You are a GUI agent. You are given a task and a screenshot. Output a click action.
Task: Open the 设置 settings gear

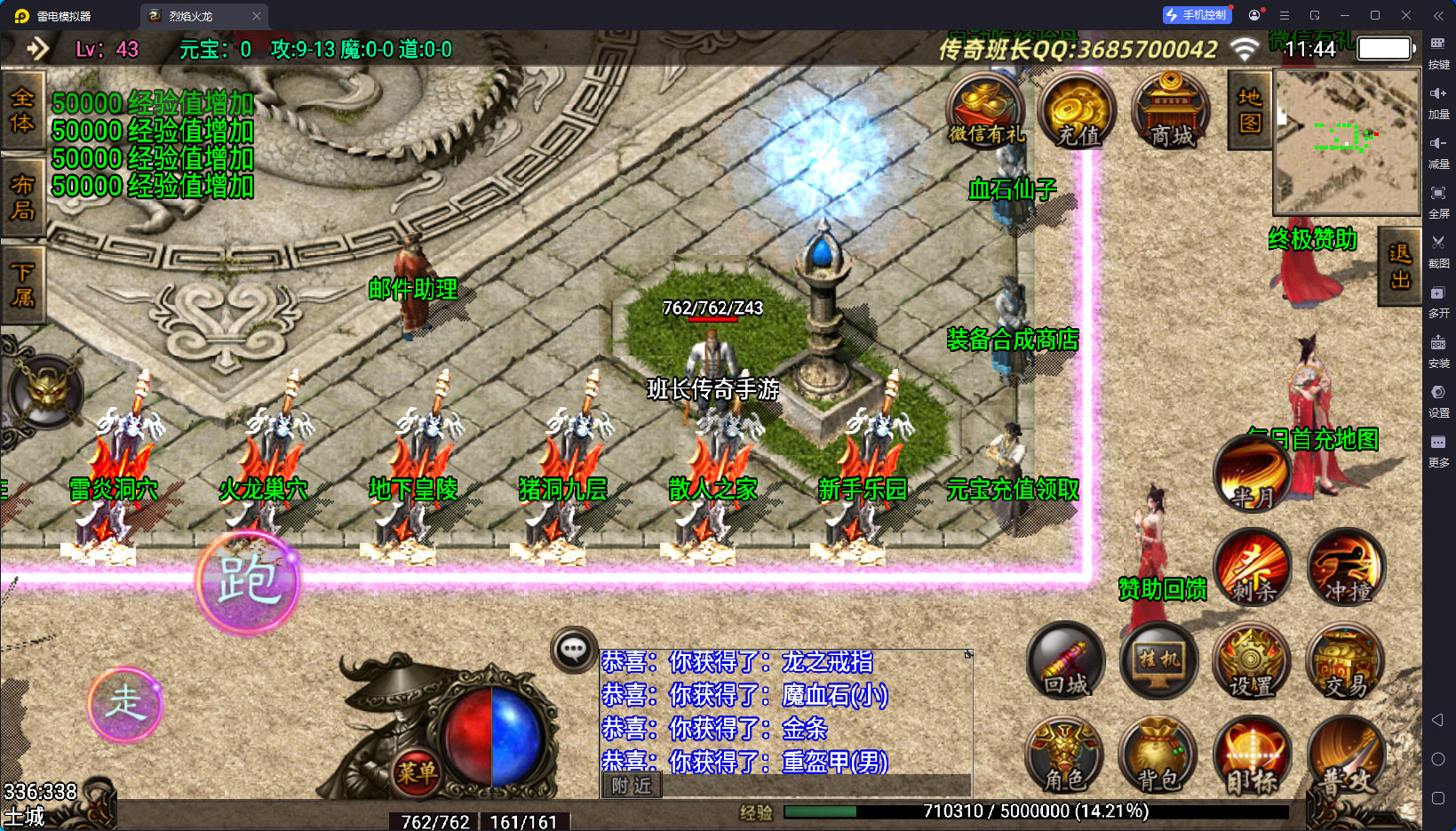[x=1252, y=660]
